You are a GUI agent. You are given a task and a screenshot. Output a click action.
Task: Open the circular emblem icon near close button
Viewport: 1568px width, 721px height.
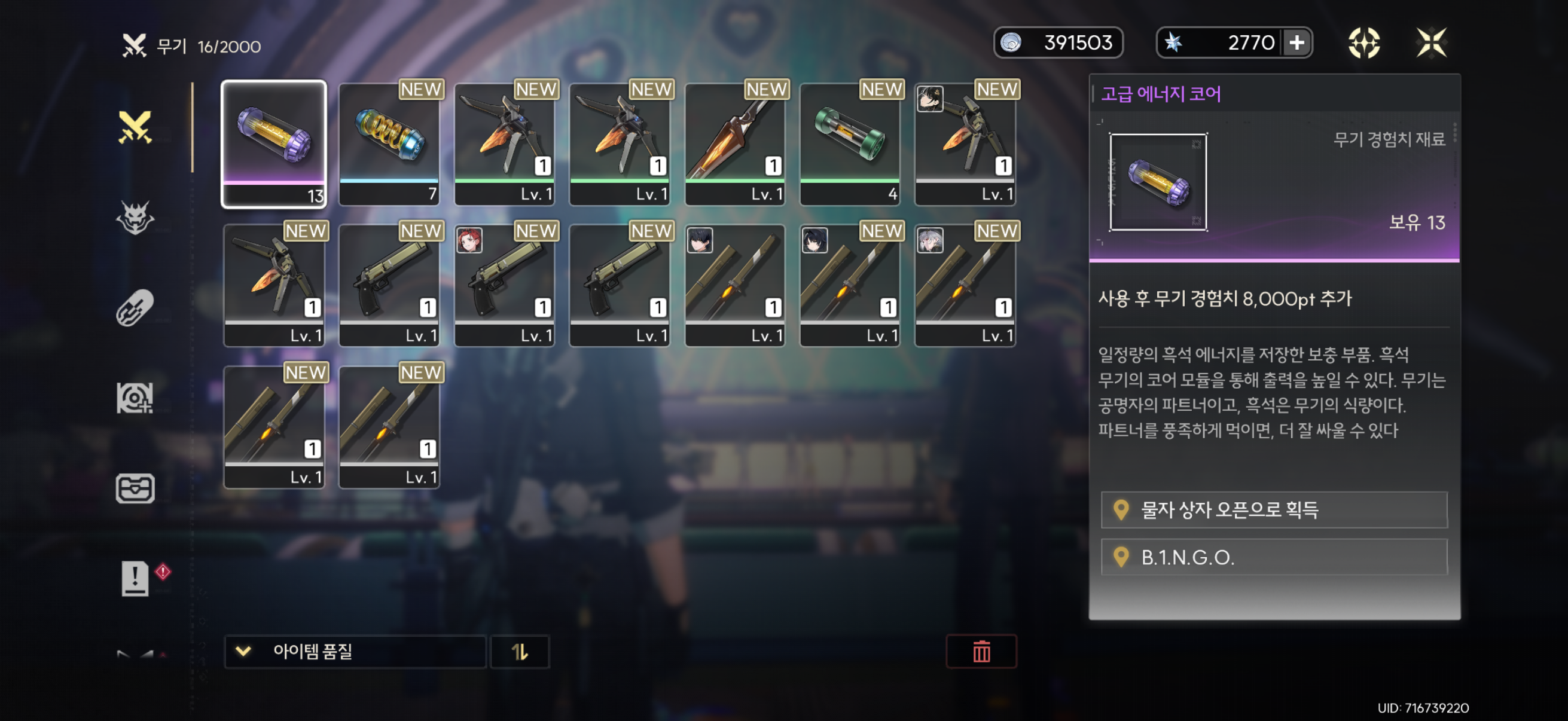[x=1363, y=42]
